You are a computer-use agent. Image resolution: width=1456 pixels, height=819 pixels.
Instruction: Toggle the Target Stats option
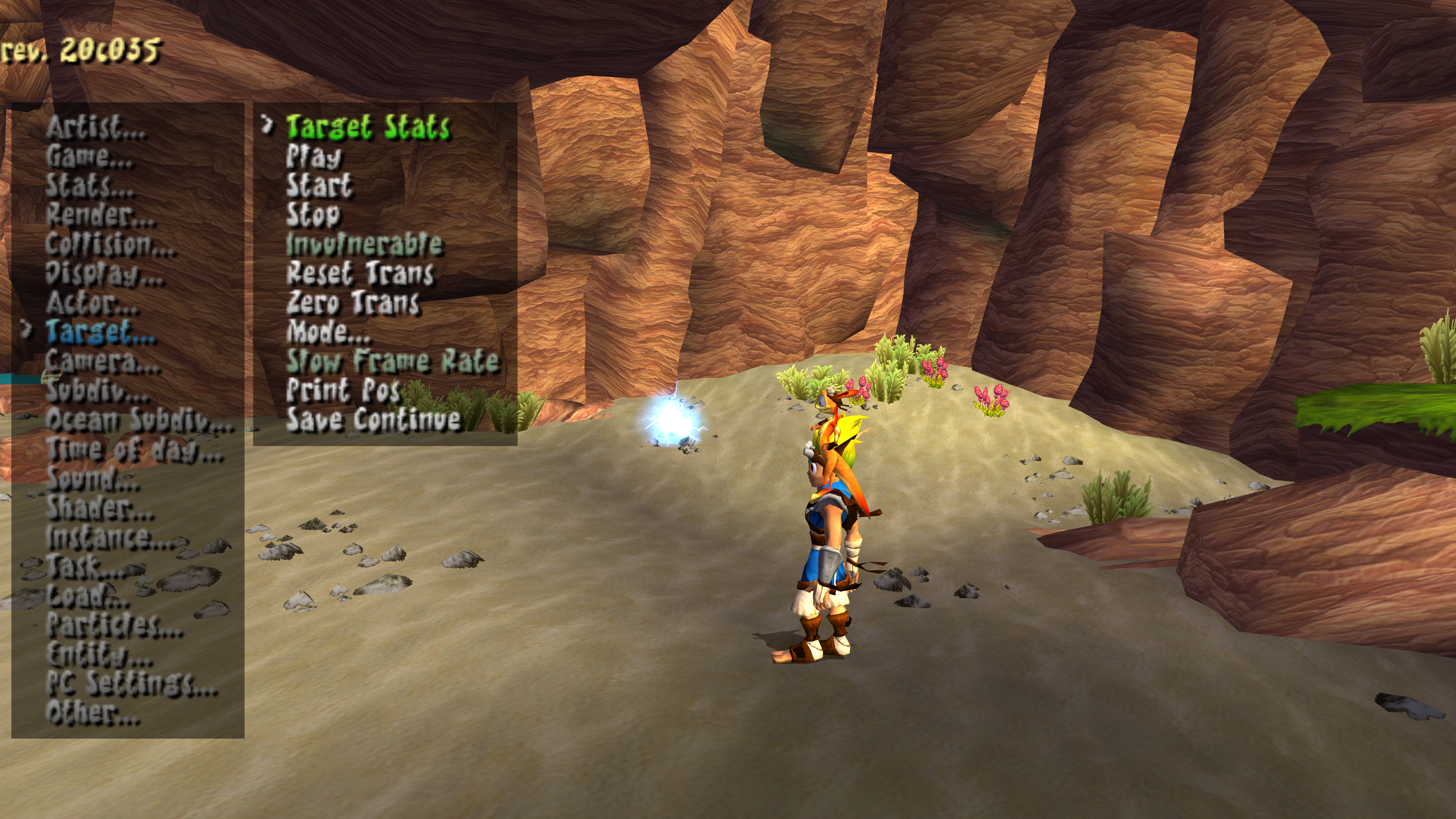click(x=367, y=127)
